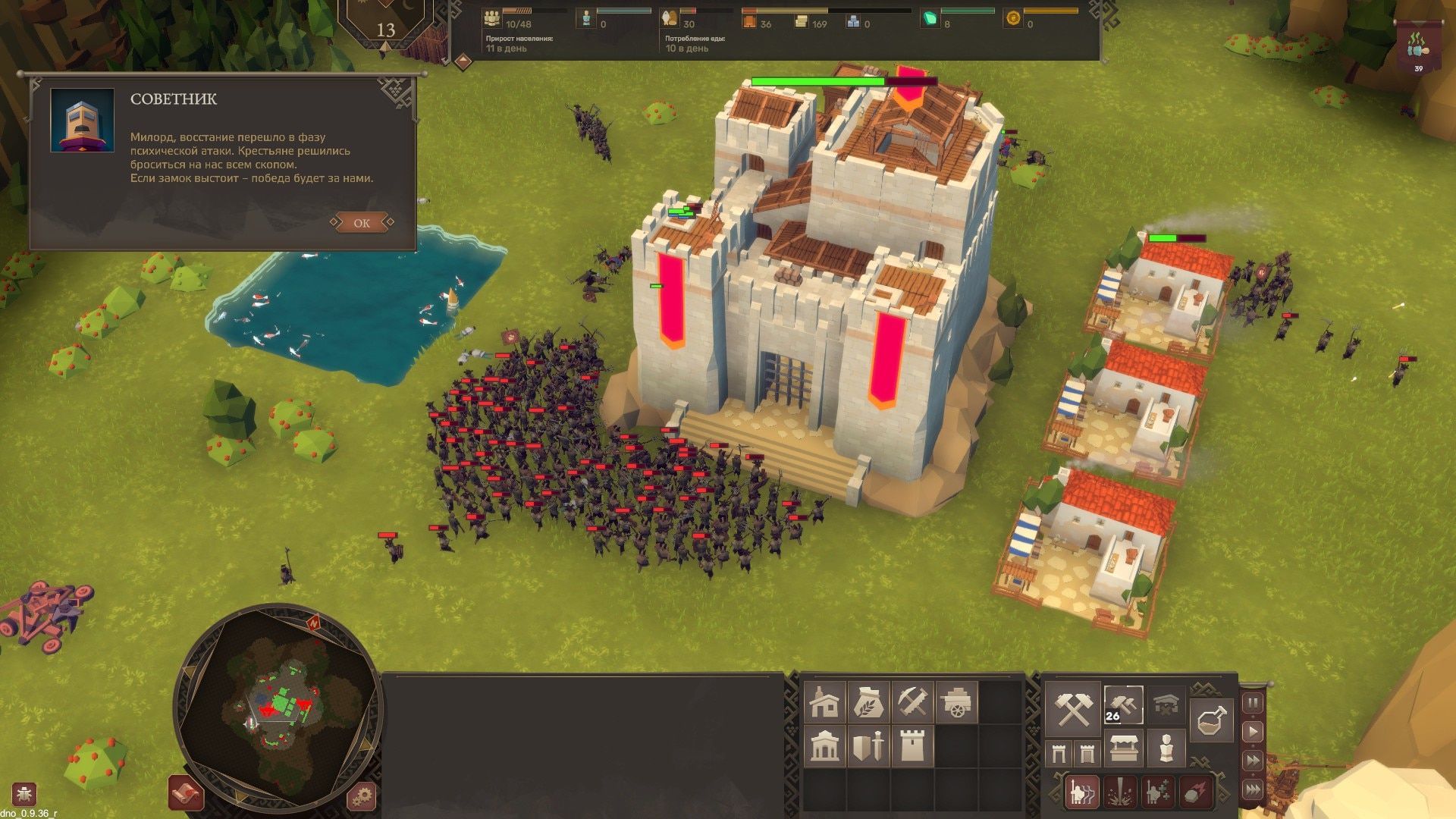Viewport: 1456px width, 819px height.
Task: Select the meteor strike ability icon
Action: click(1195, 791)
